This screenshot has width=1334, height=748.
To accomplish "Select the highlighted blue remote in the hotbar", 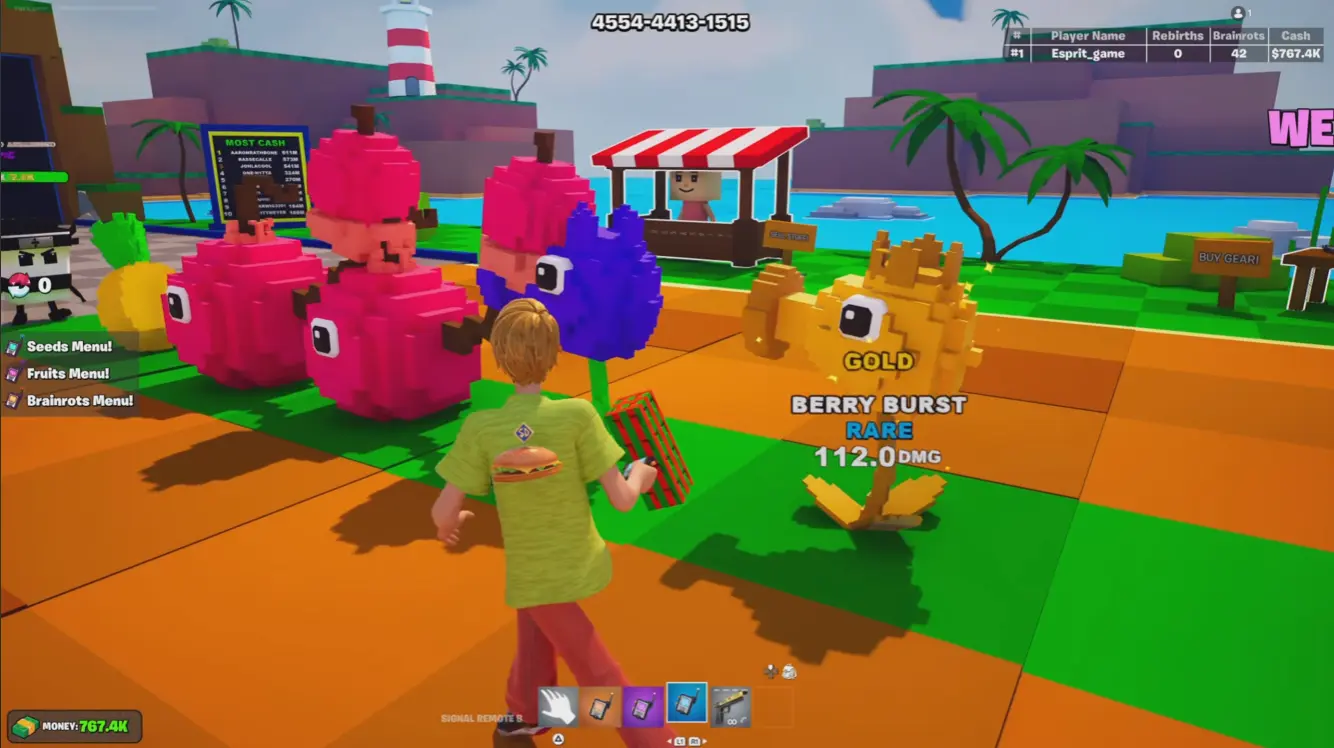I will point(687,705).
